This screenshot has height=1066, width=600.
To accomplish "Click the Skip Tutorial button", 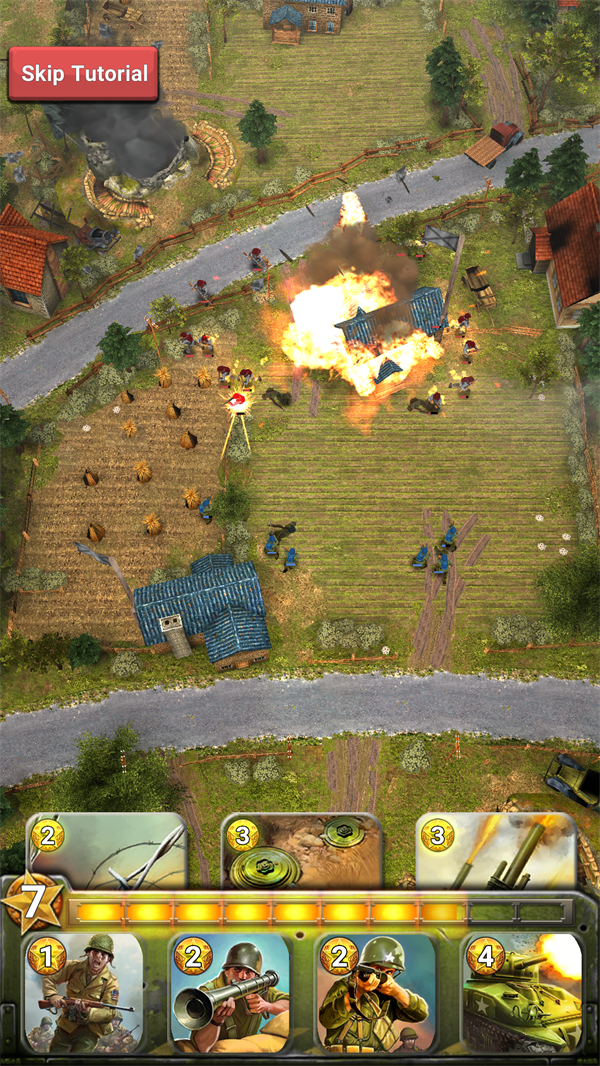I will [x=84, y=74].
